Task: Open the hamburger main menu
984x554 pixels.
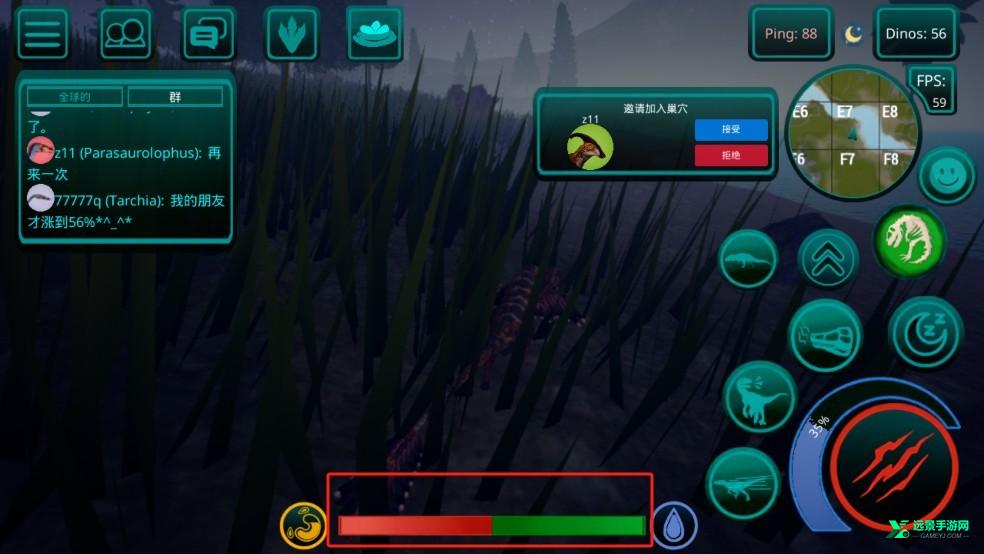Action: [43, 35]
